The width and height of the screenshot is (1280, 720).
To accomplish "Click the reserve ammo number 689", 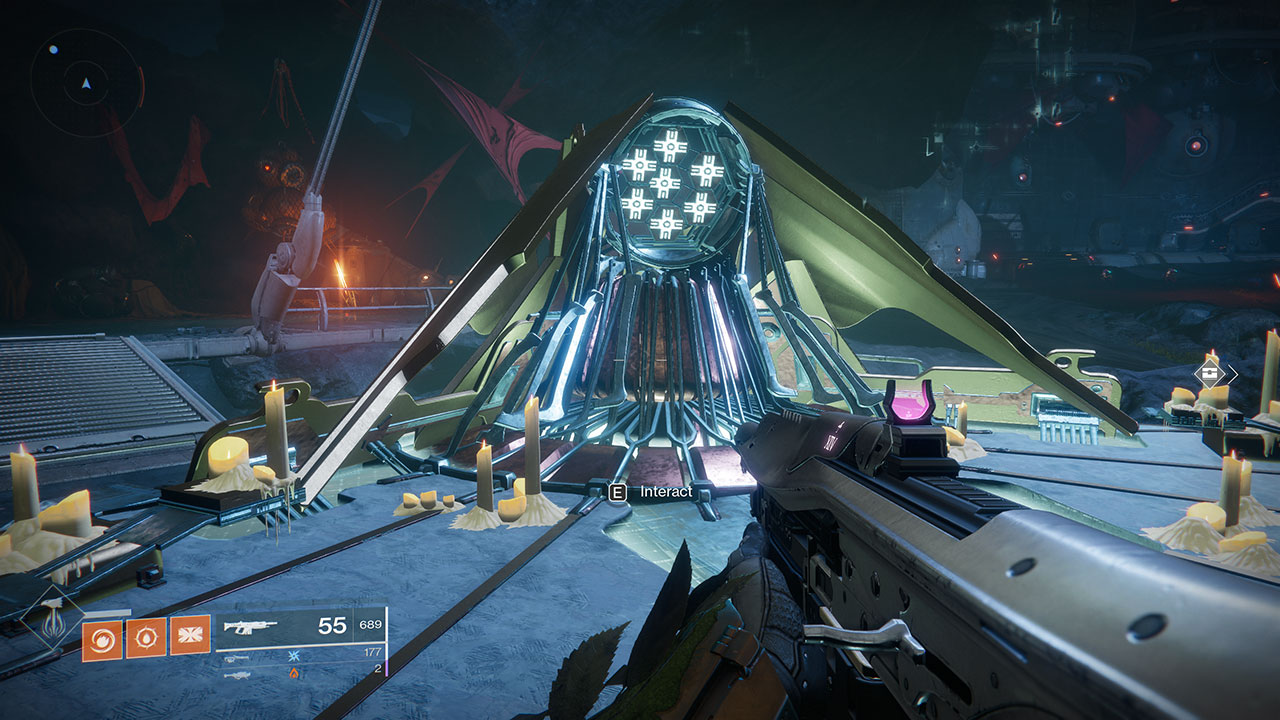I will [x=370, y=624].
